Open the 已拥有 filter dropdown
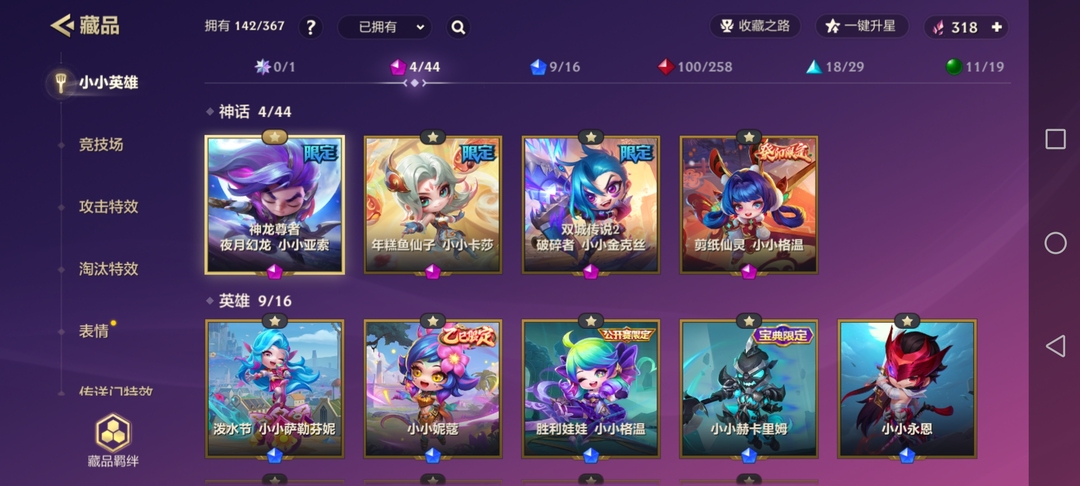 [x=383, y=27]
